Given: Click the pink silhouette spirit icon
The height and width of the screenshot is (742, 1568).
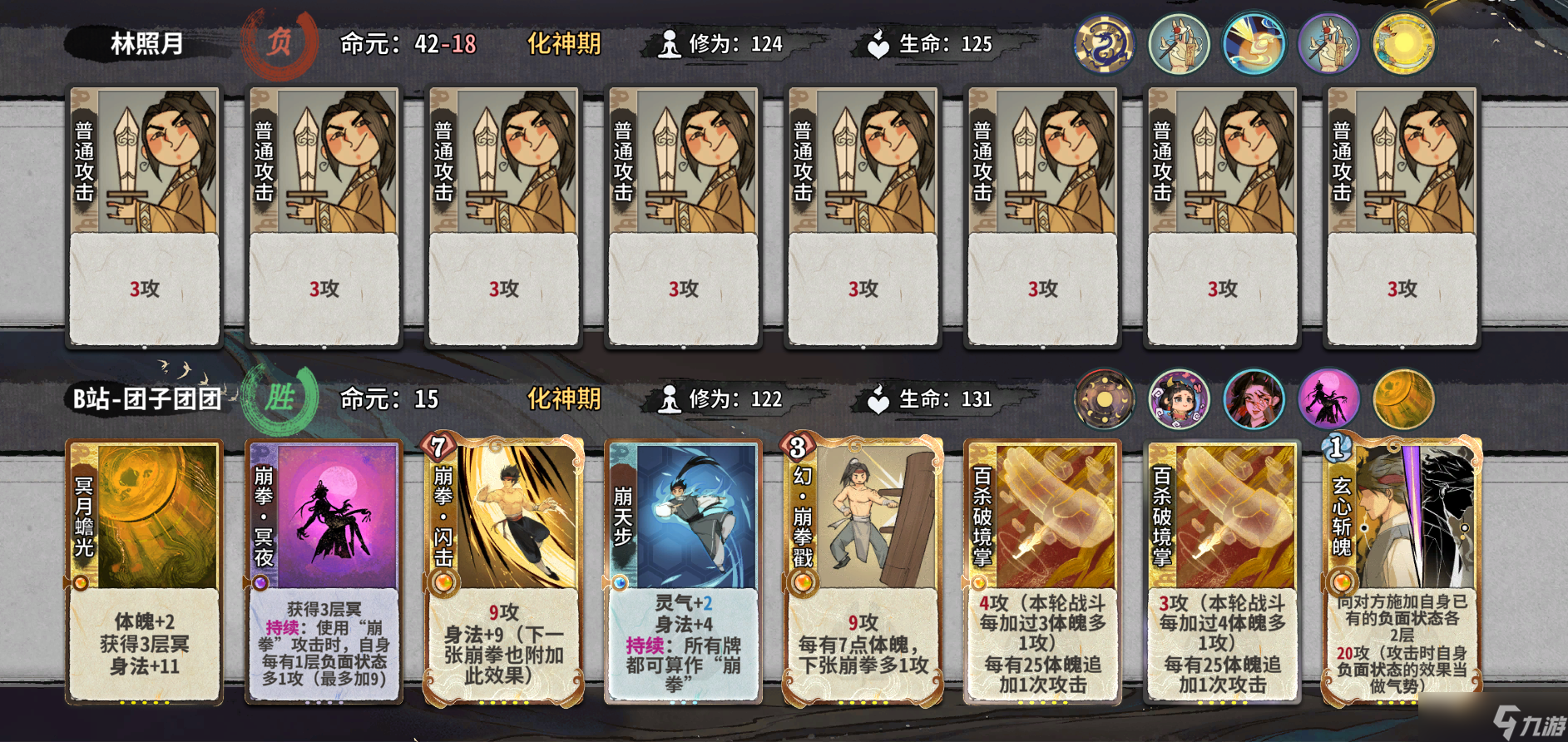Looking at the screenshot, I should point(1328,399).
